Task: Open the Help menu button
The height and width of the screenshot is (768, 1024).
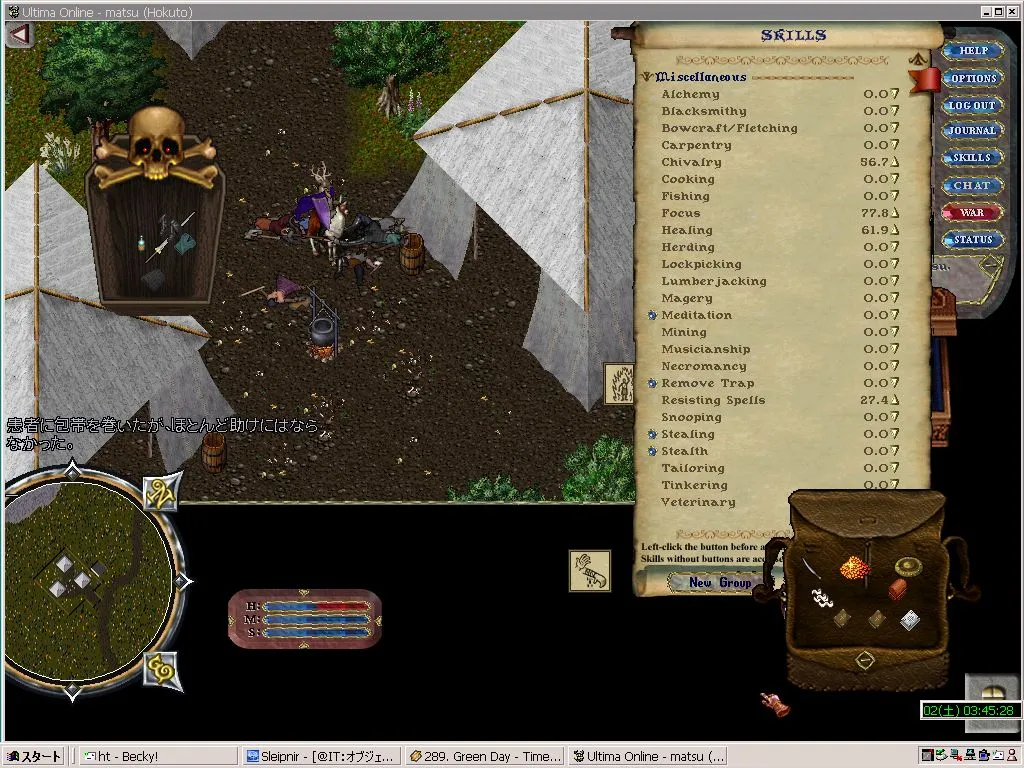Action: coord(972,50)
